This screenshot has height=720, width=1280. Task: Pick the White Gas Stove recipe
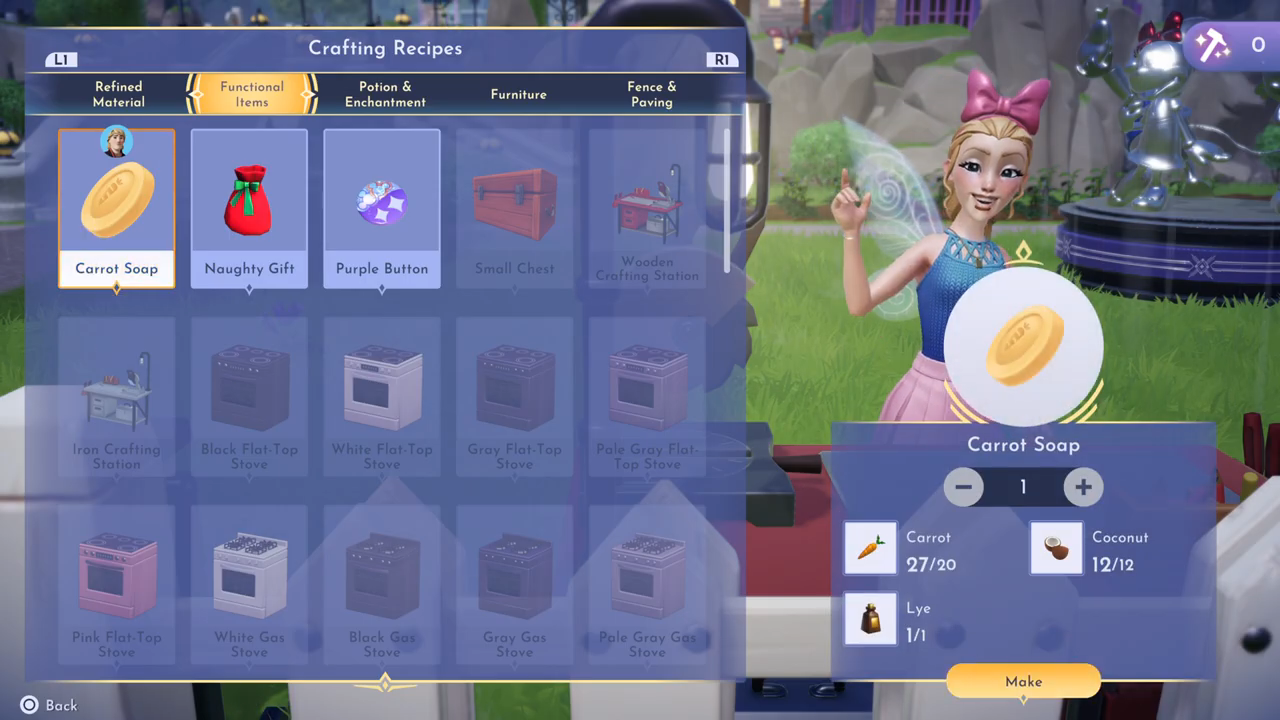249,584
